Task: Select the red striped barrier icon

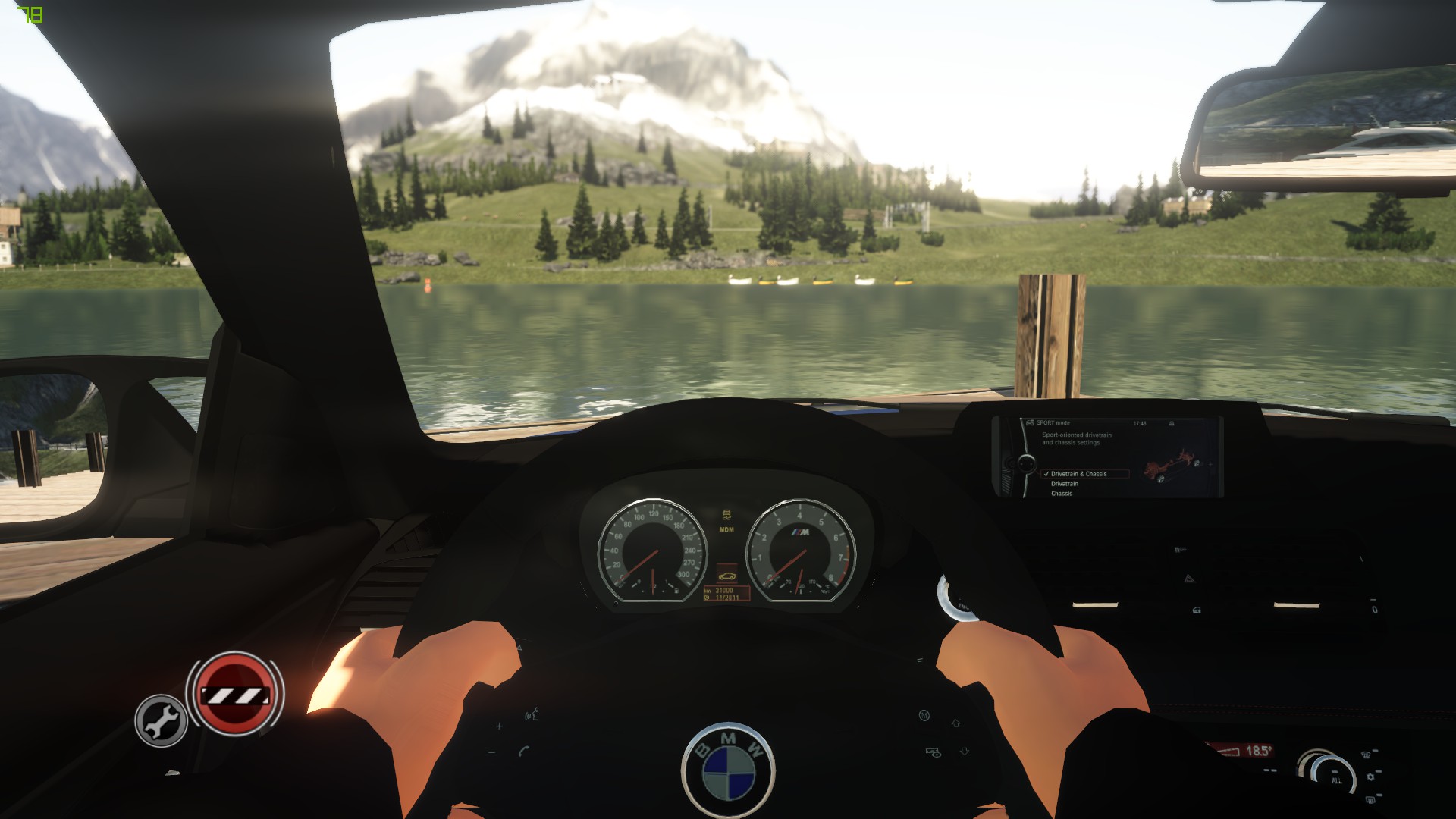Action: click(234, 693)
